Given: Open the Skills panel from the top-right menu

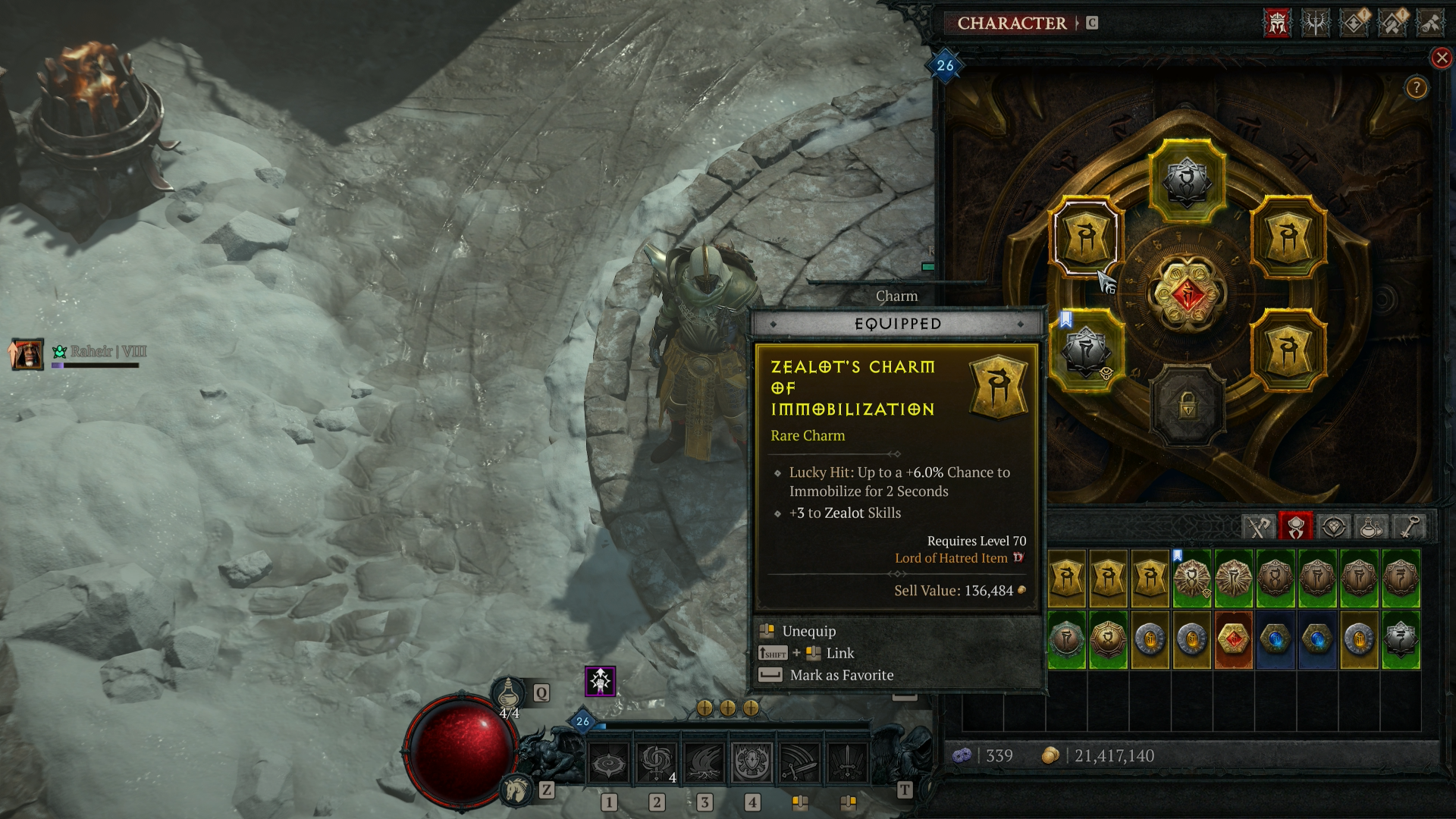Looking at the screenshot, I should click(x=1316, y=24).
